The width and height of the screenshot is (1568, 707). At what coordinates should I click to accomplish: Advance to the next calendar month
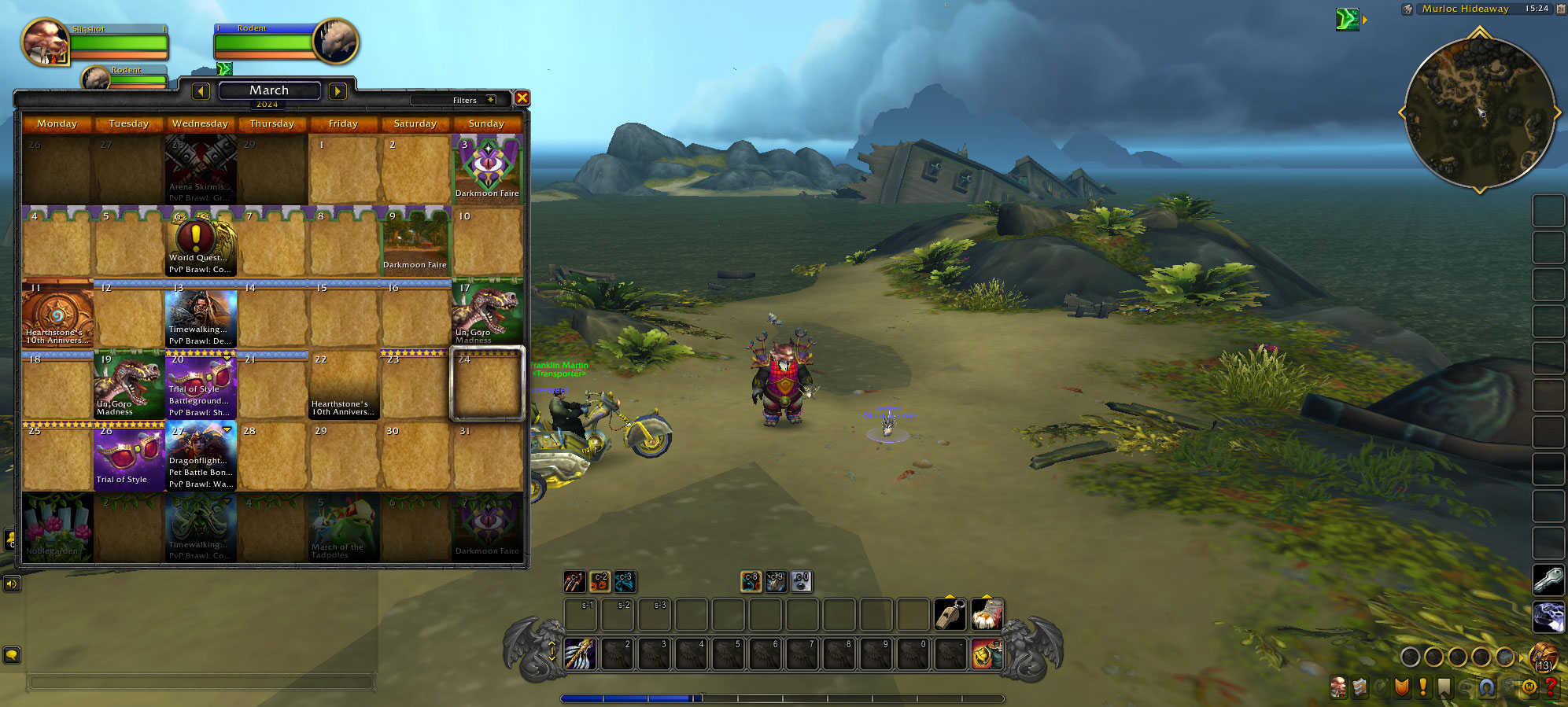coord(338,91)
